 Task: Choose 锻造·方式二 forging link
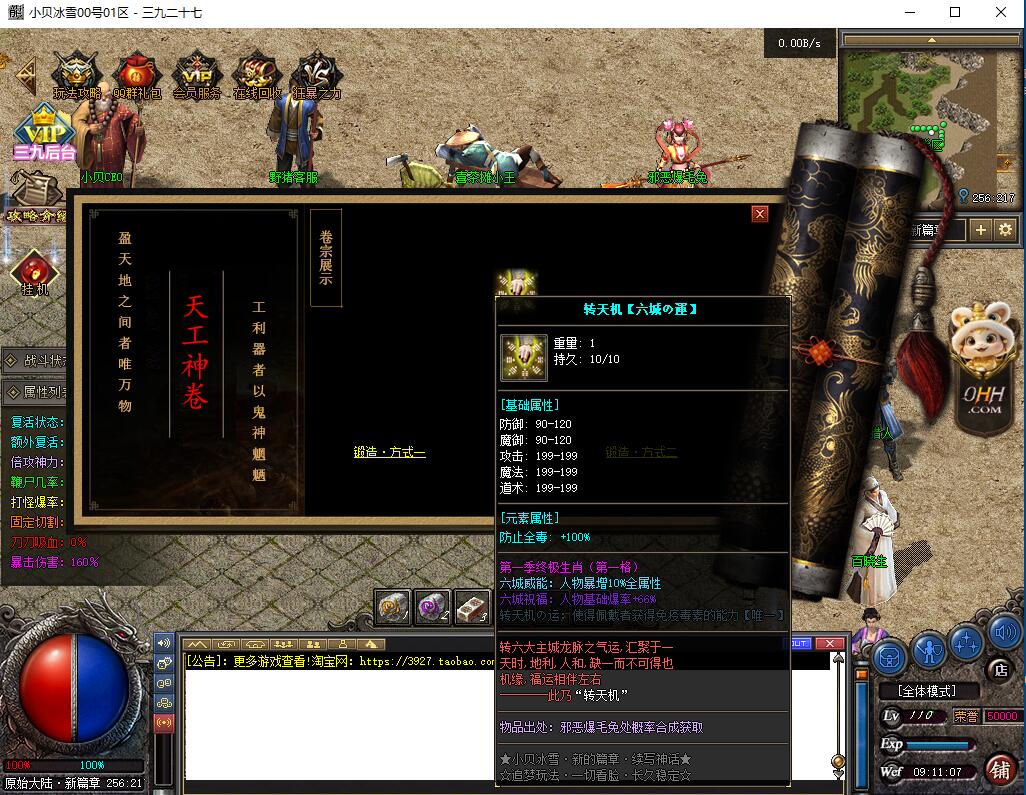tap(641, 453)
